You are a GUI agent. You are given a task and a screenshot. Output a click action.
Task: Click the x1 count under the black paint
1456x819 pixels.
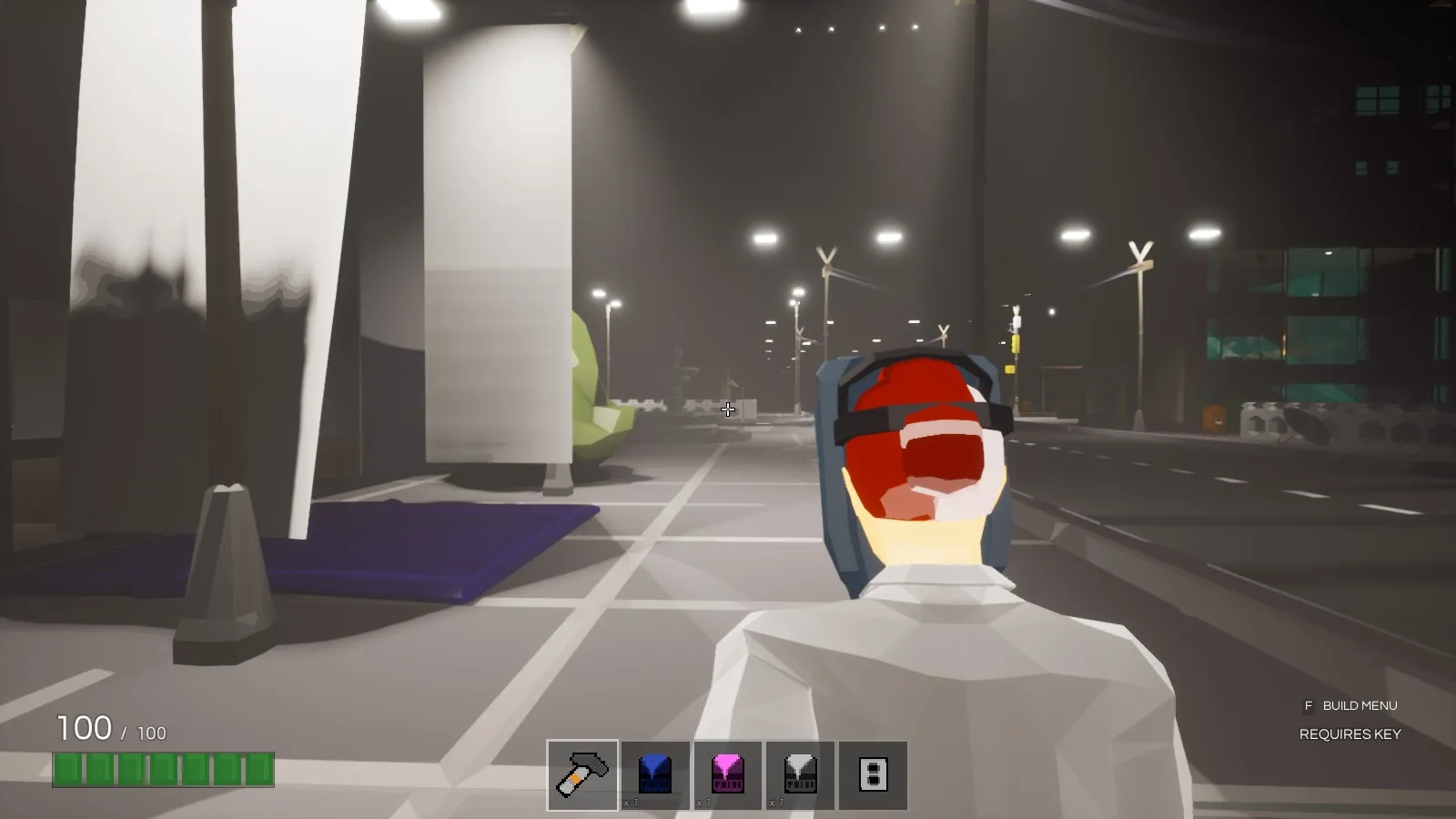click(778, 804)
